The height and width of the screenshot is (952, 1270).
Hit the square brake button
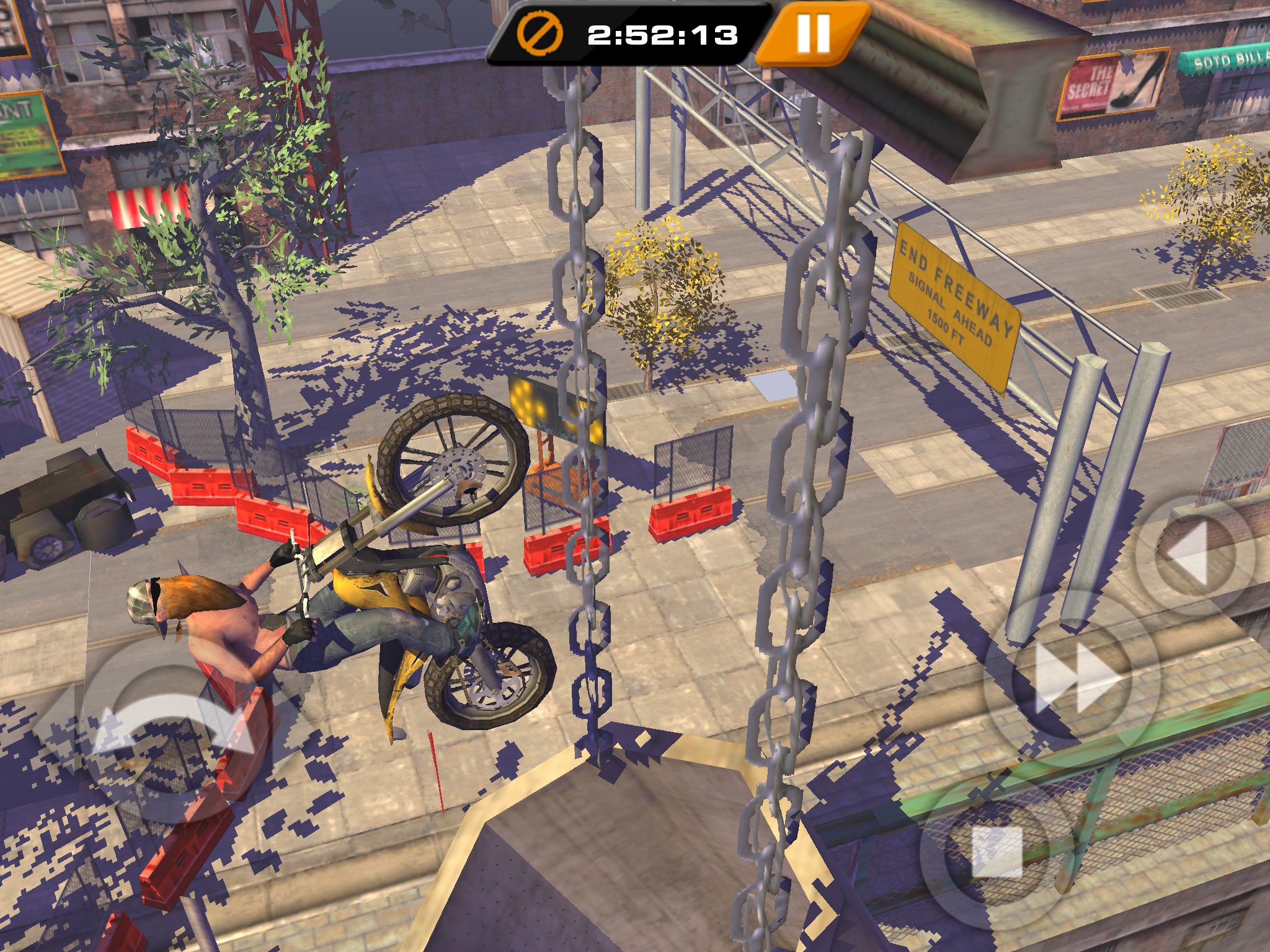pyautogui.click(x=997, y=852)
